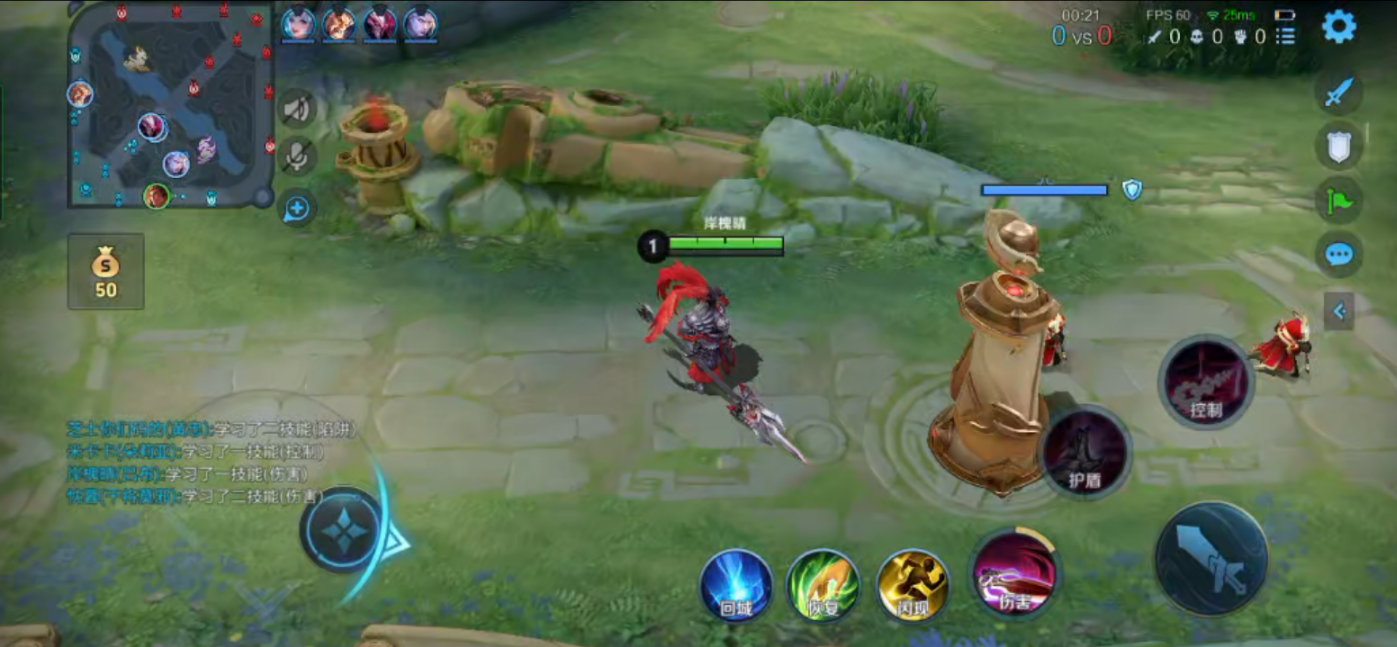Viewport: 1397px width, 647px height.
Task: Open the shop with the gold bag
Action: [x=106, y=272]
